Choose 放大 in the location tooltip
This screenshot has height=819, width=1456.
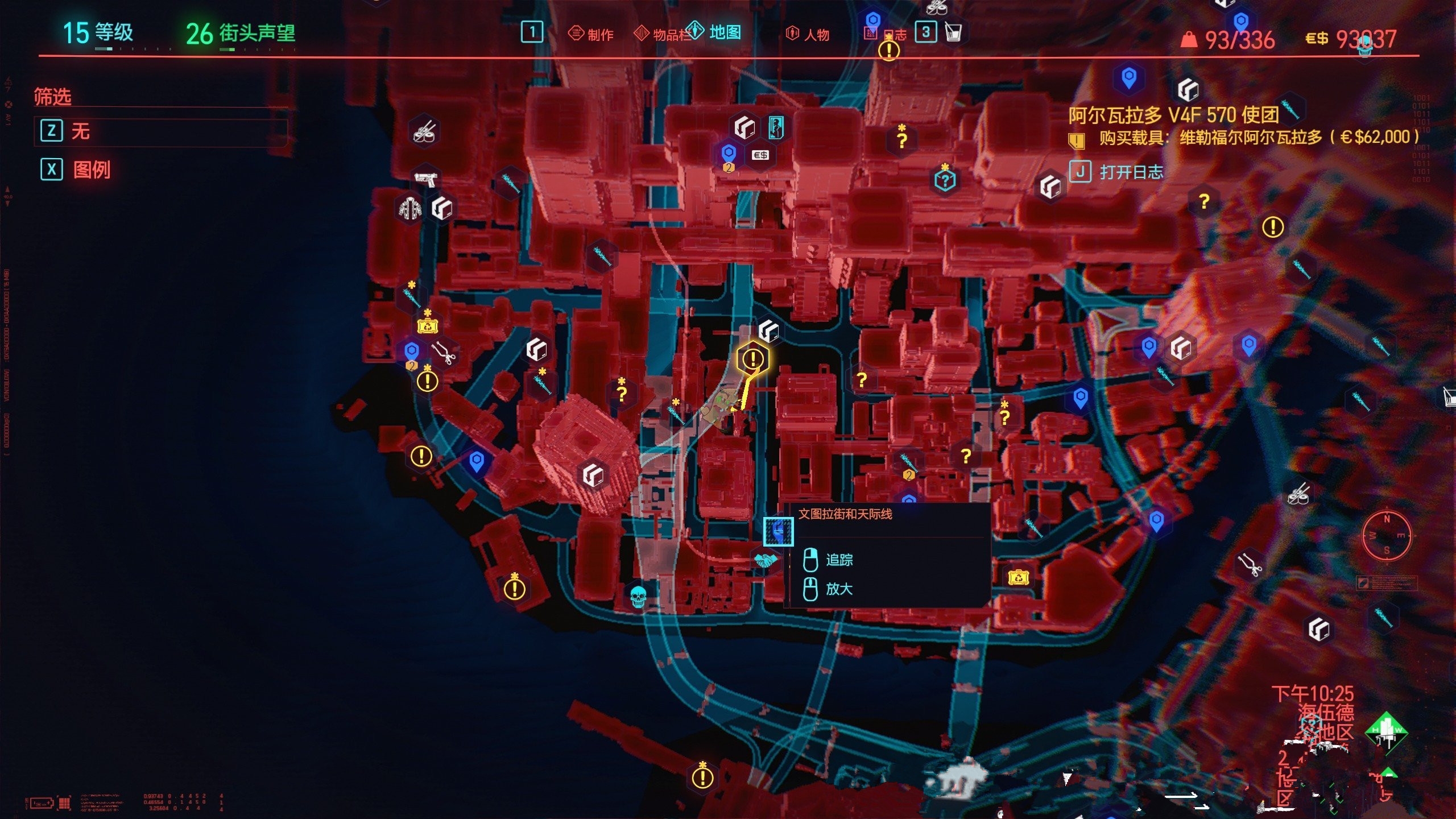[x=838, y=589]
